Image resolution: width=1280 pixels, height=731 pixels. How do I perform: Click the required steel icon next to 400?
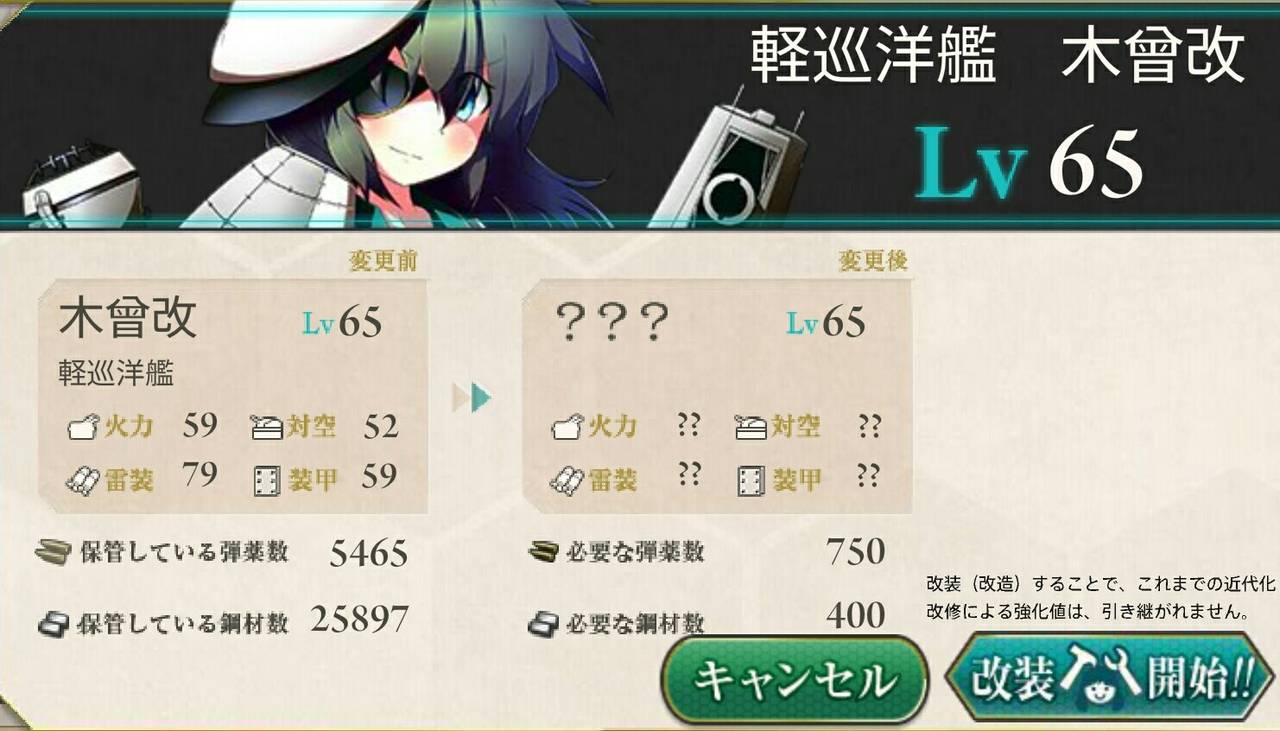coord(546,623)
